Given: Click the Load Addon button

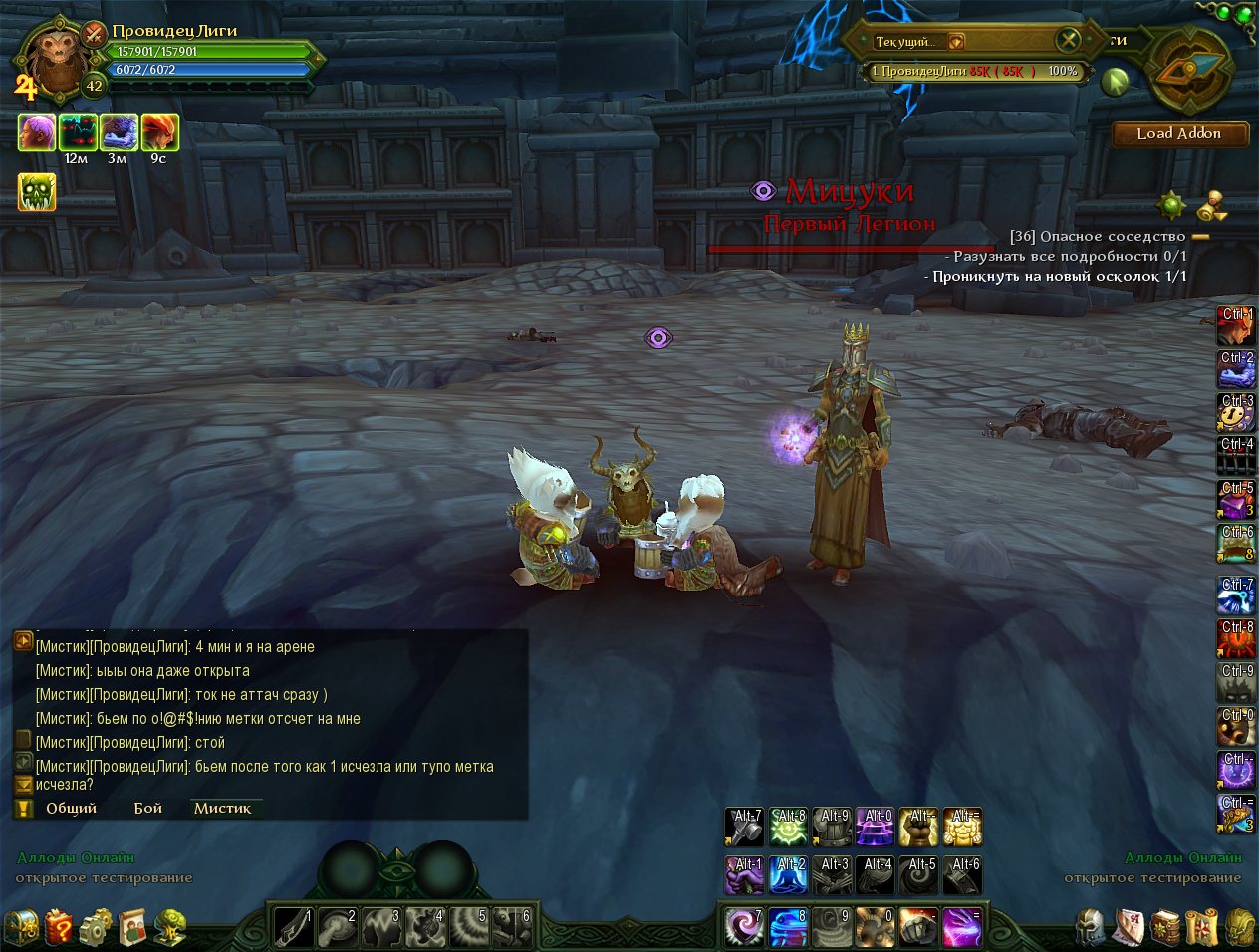Looking at the screenshot, I should 1179,134.
